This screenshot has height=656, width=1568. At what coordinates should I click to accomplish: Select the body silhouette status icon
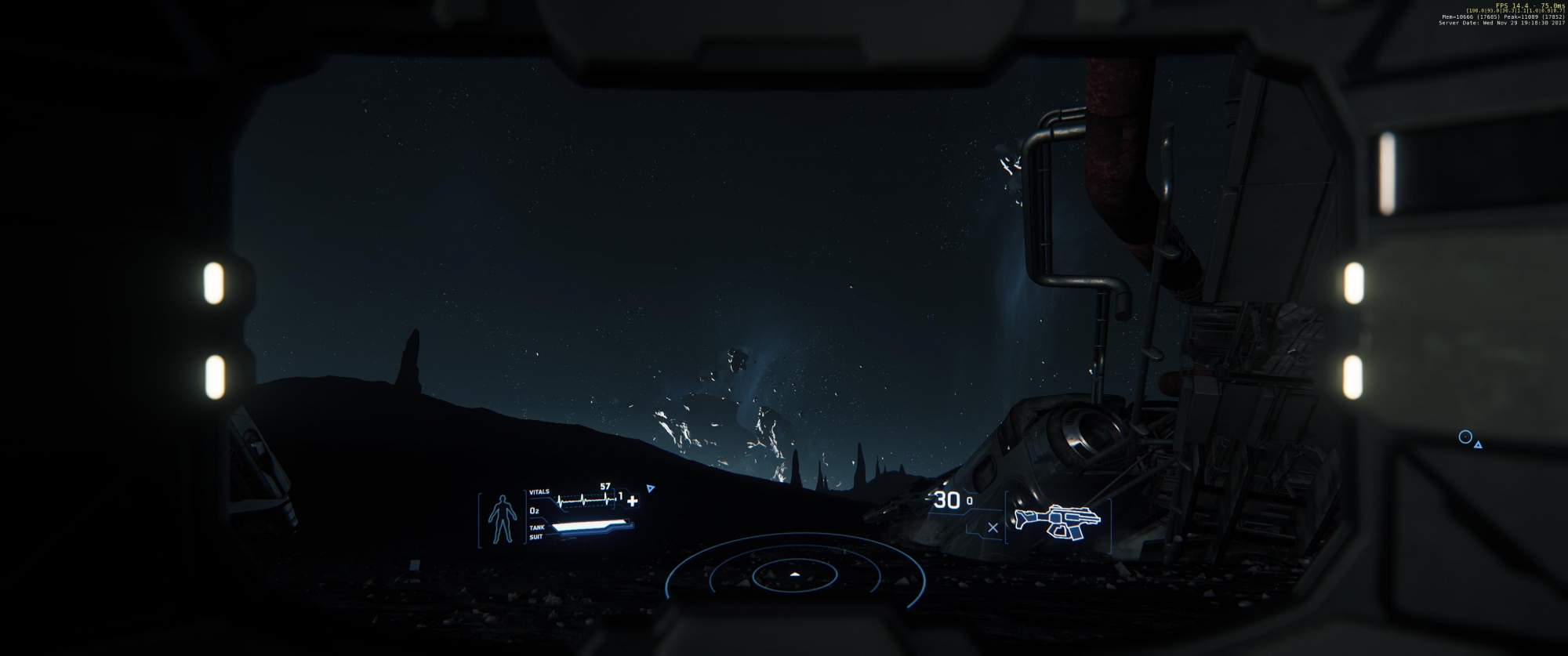(498, 518)
